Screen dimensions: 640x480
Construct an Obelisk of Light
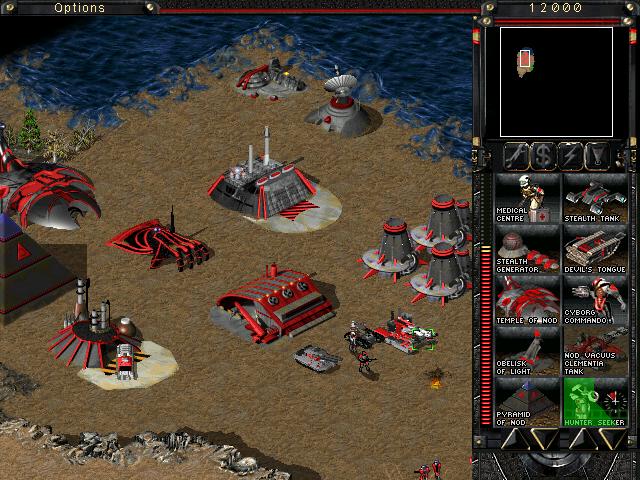click(x=527, y=351)
